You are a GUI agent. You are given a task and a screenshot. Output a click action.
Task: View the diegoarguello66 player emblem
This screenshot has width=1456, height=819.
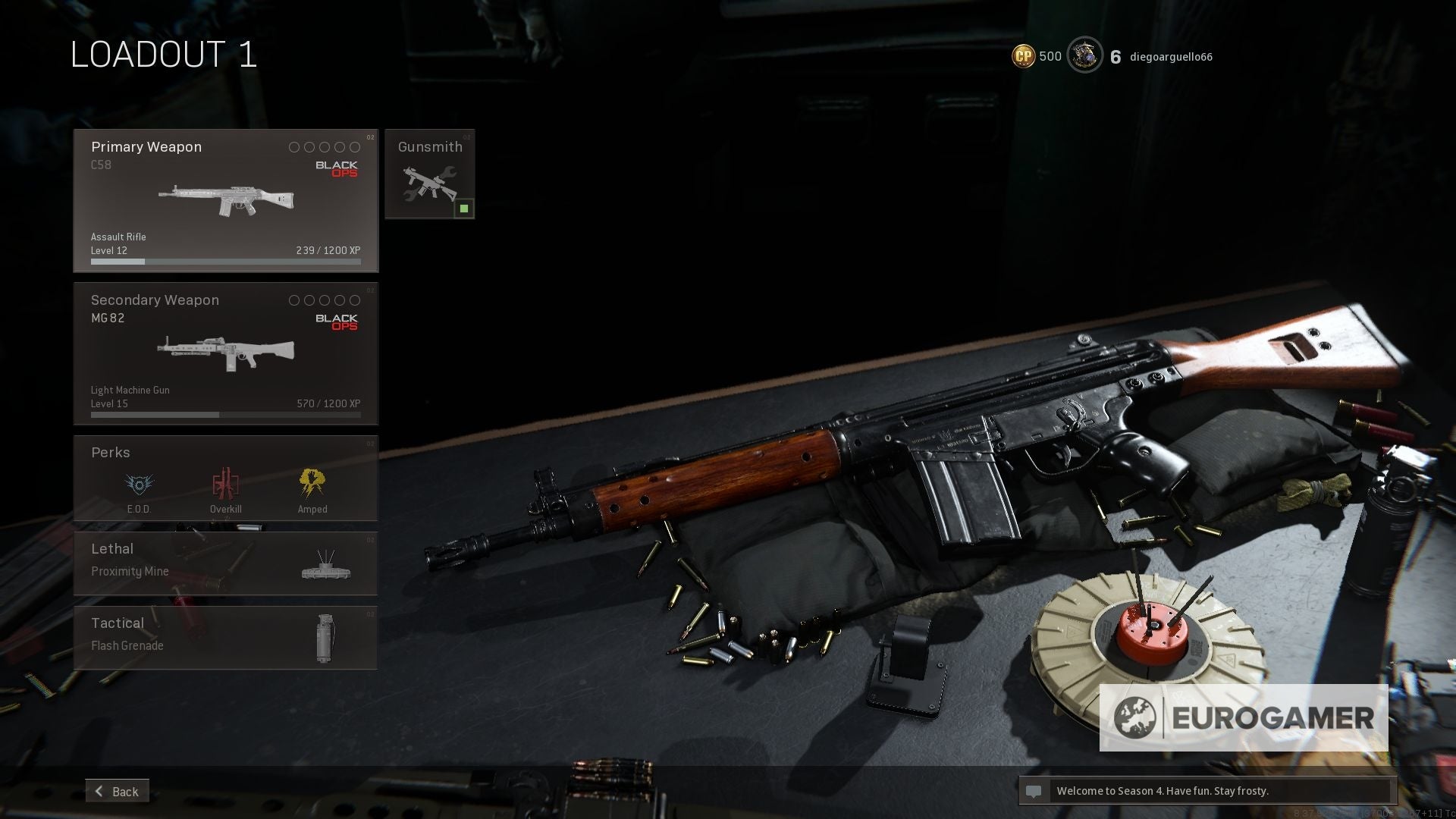(1084, 55)
